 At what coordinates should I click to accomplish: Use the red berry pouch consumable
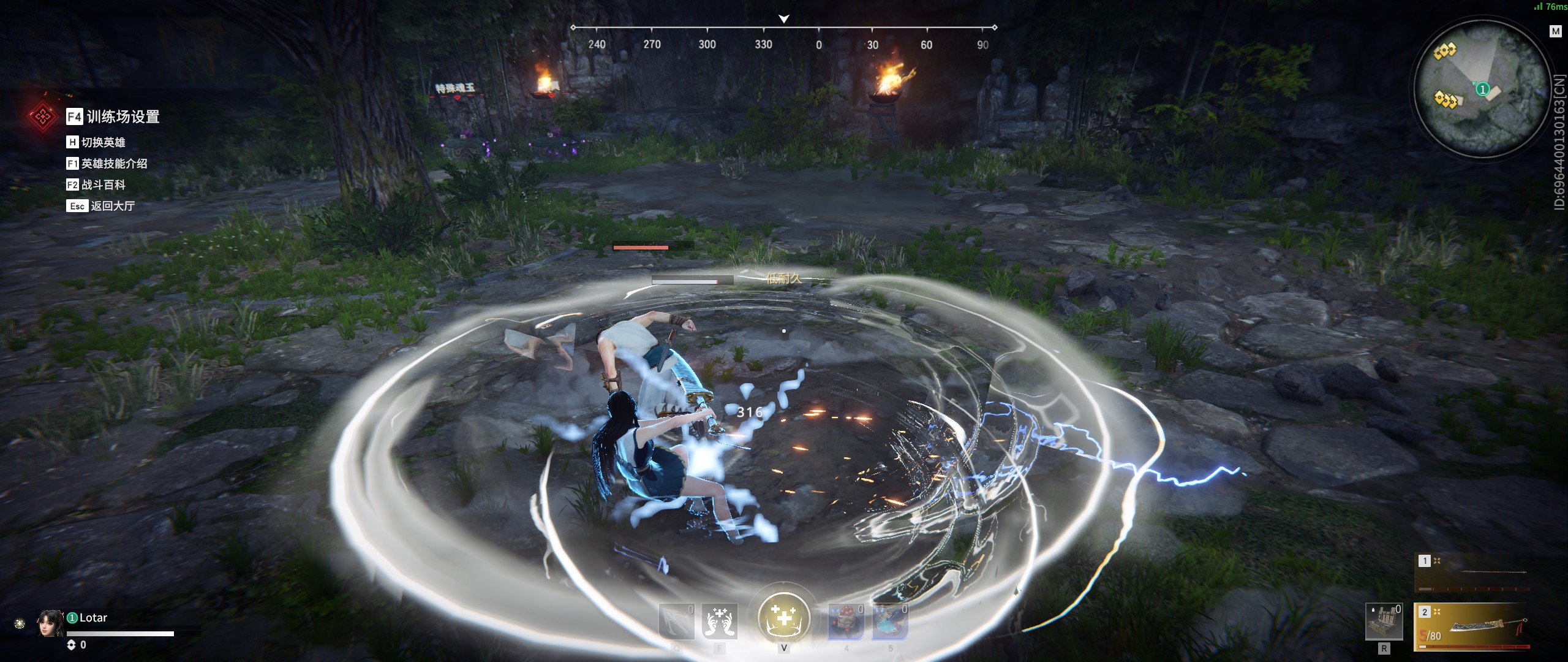846,621
